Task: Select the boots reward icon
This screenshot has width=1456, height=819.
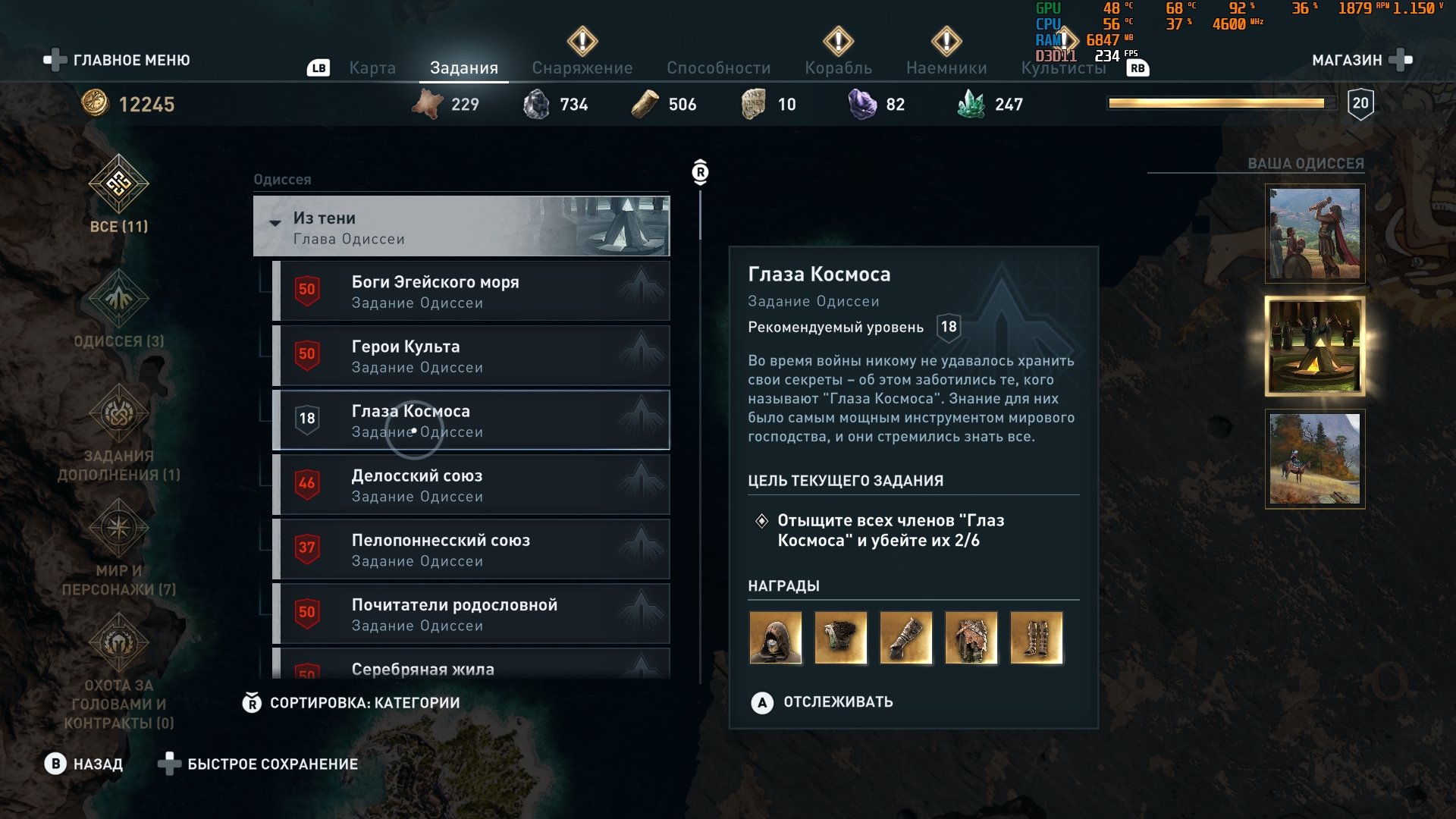Action: [1036, 638]
